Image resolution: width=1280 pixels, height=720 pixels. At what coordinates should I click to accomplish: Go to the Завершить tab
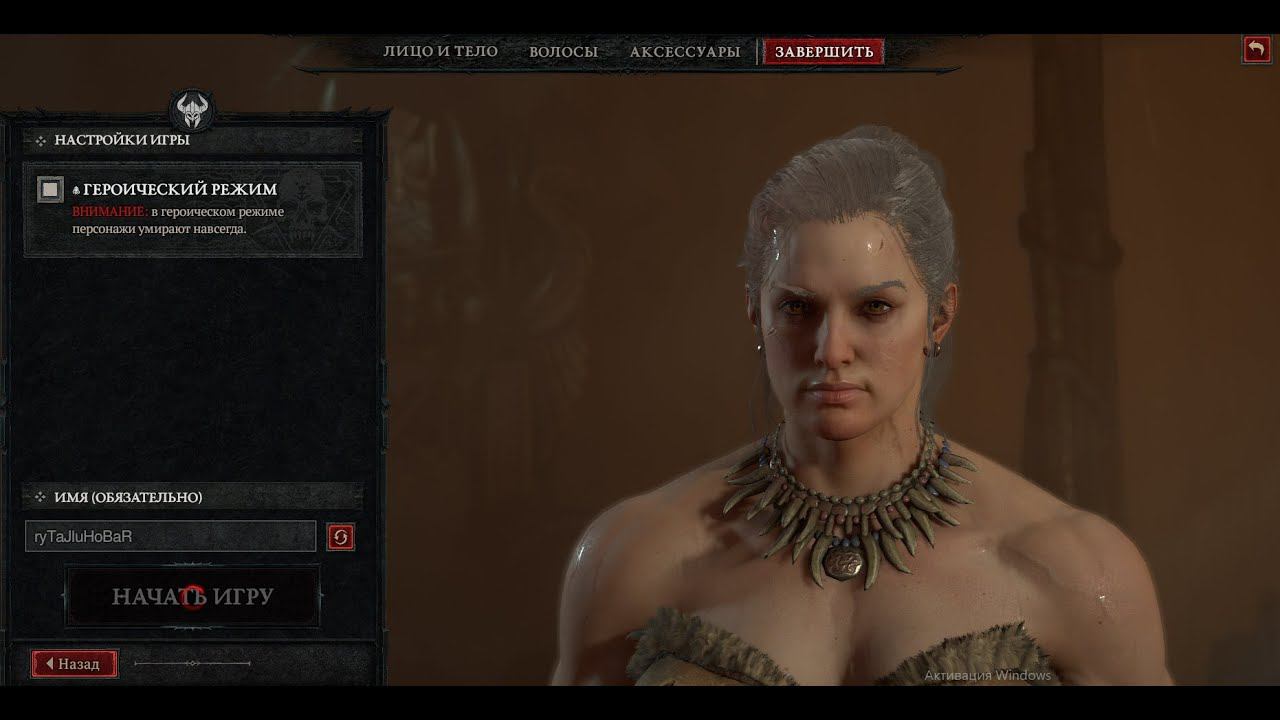[x=823, y=52]
